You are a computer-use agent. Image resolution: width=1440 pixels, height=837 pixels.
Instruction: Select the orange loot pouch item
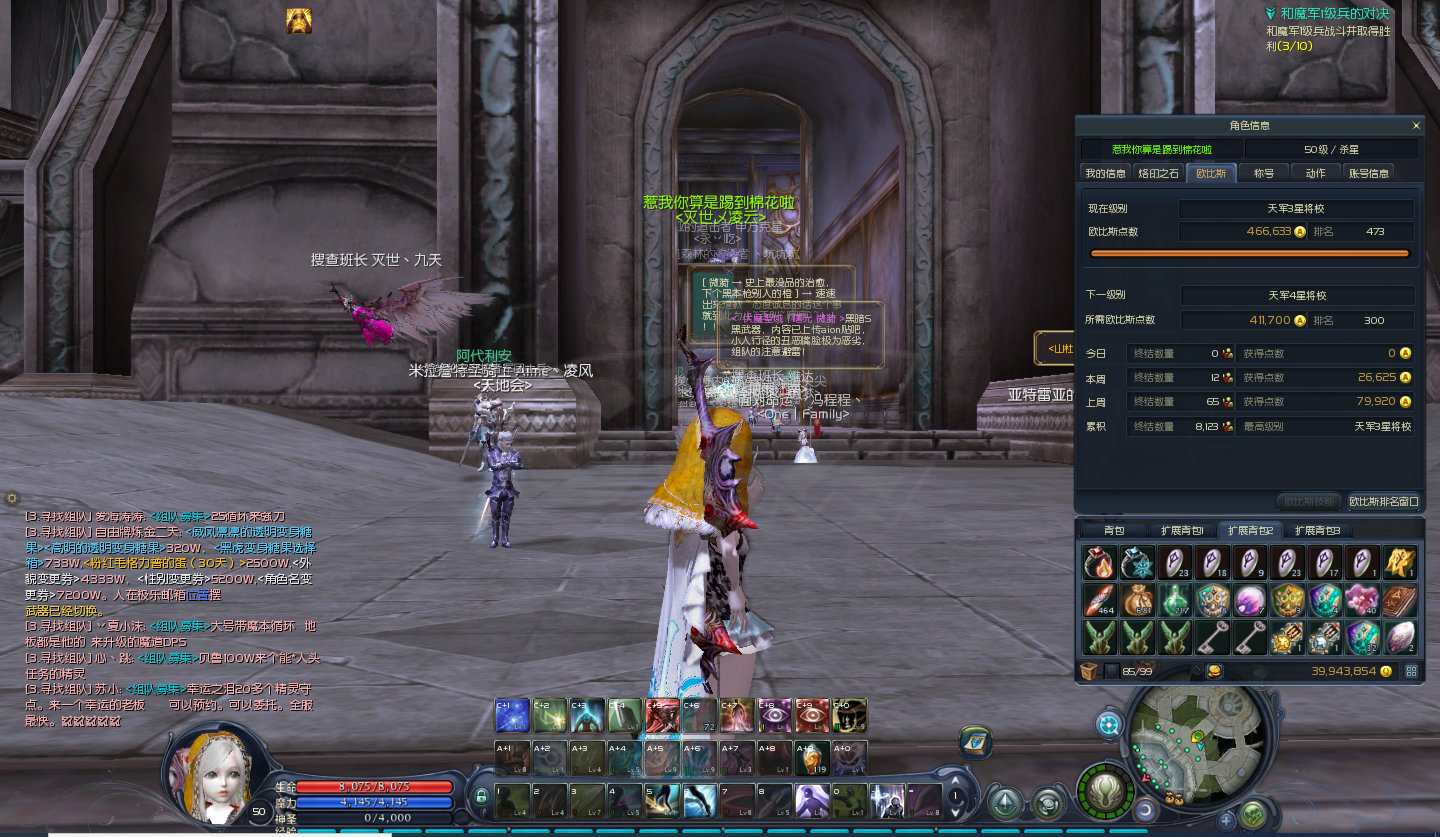tap(1137, 600)
